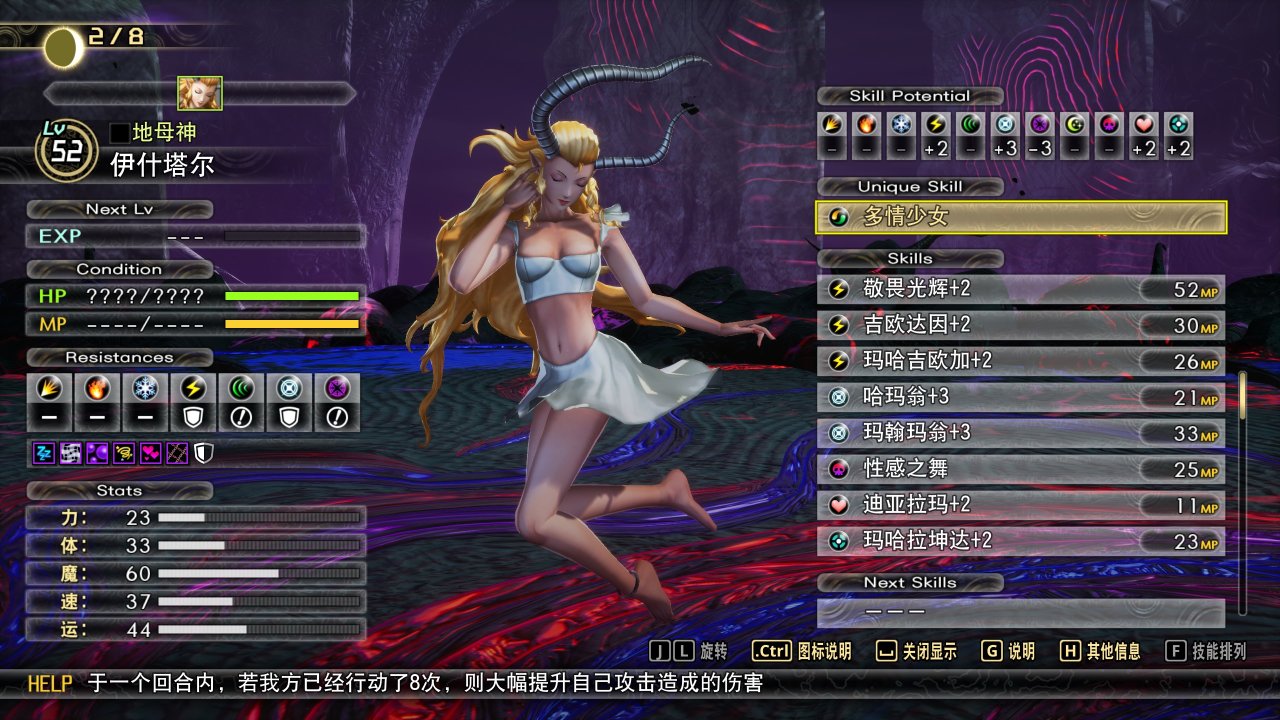Select the 哈玛翁+3 skill
Screen dimensions: 1280x720
tap(1021, 397)
